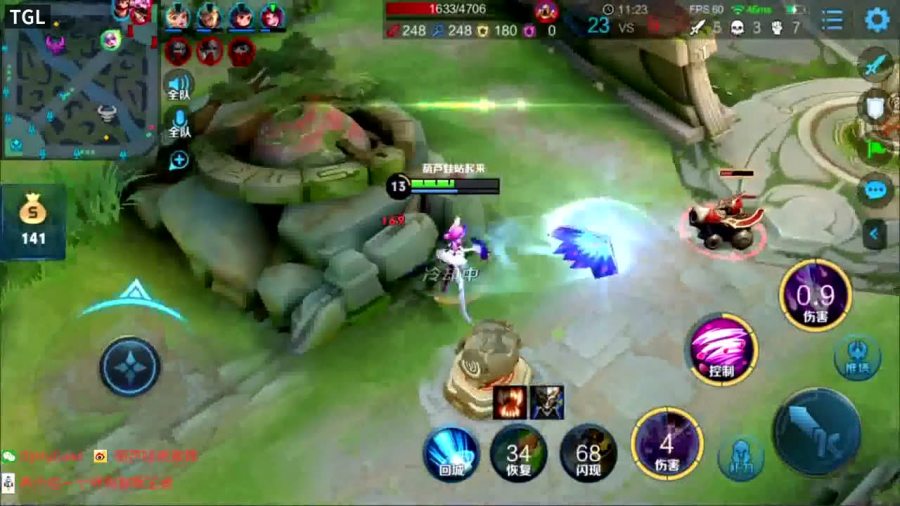This screenshot has height=506, width=900.
Task: Activate the pink 控制 control skill
Action: click(721, 349)
